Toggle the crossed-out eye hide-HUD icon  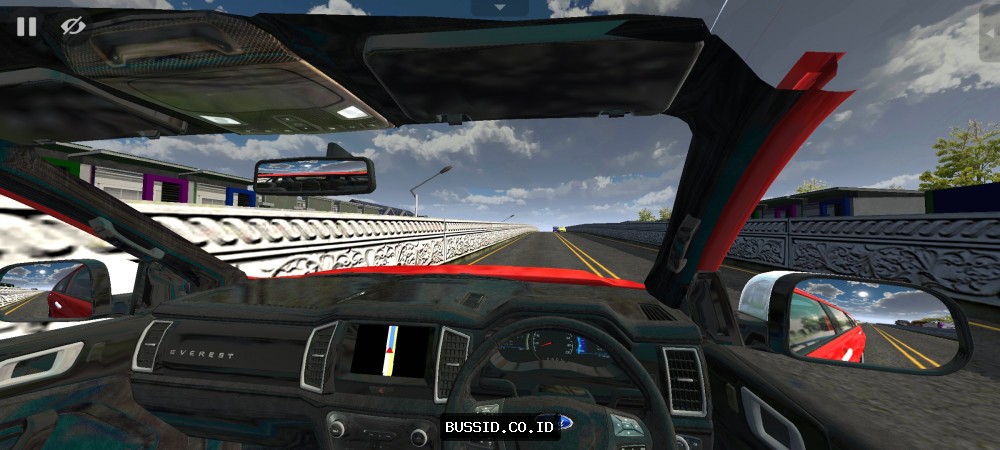(72, 26)
